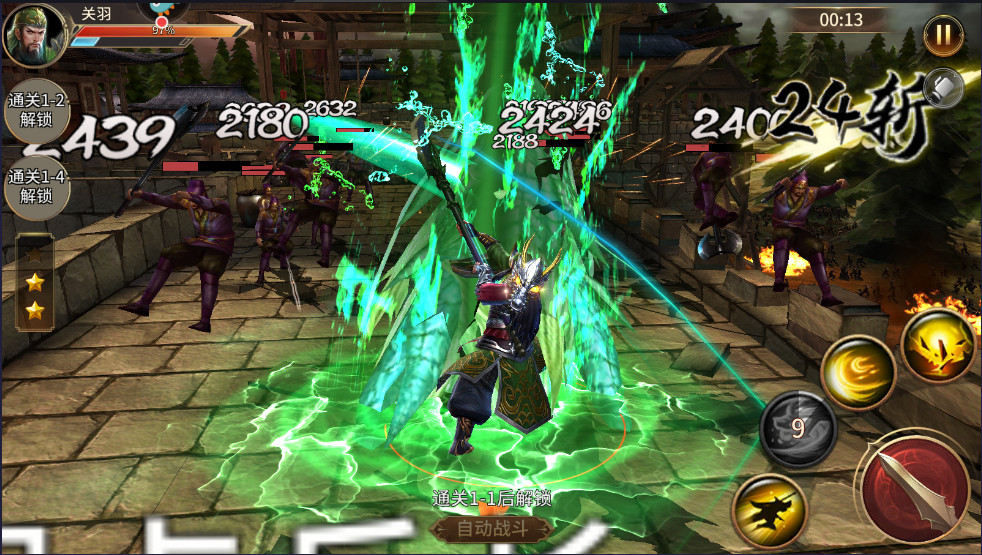Click the locked 通关1-2解锁 slot
The height and width of the screenshot is (555, 982).
pyautogui.click(x=36, y=111)
